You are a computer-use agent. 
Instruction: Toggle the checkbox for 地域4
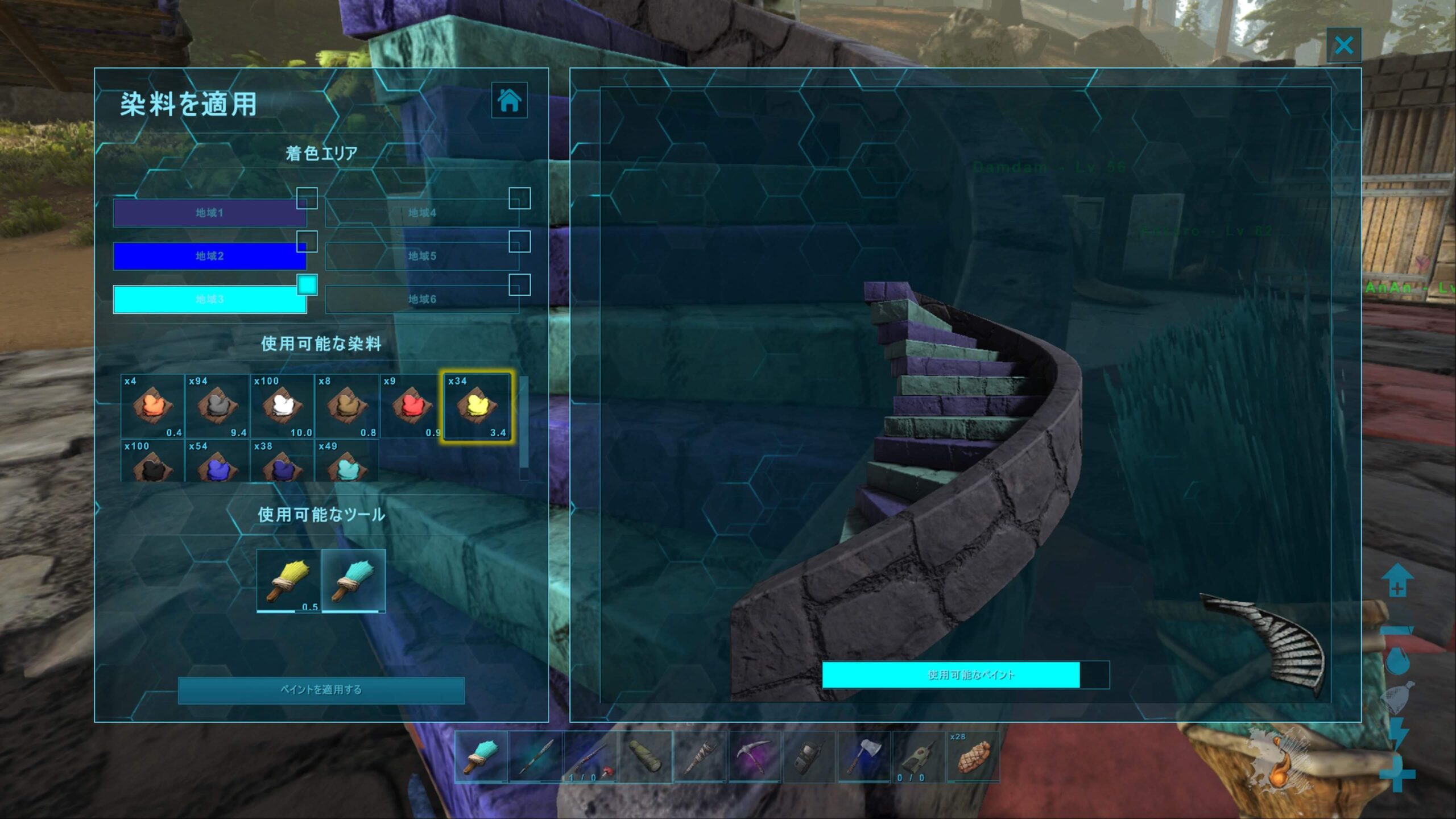click(519, 198)
